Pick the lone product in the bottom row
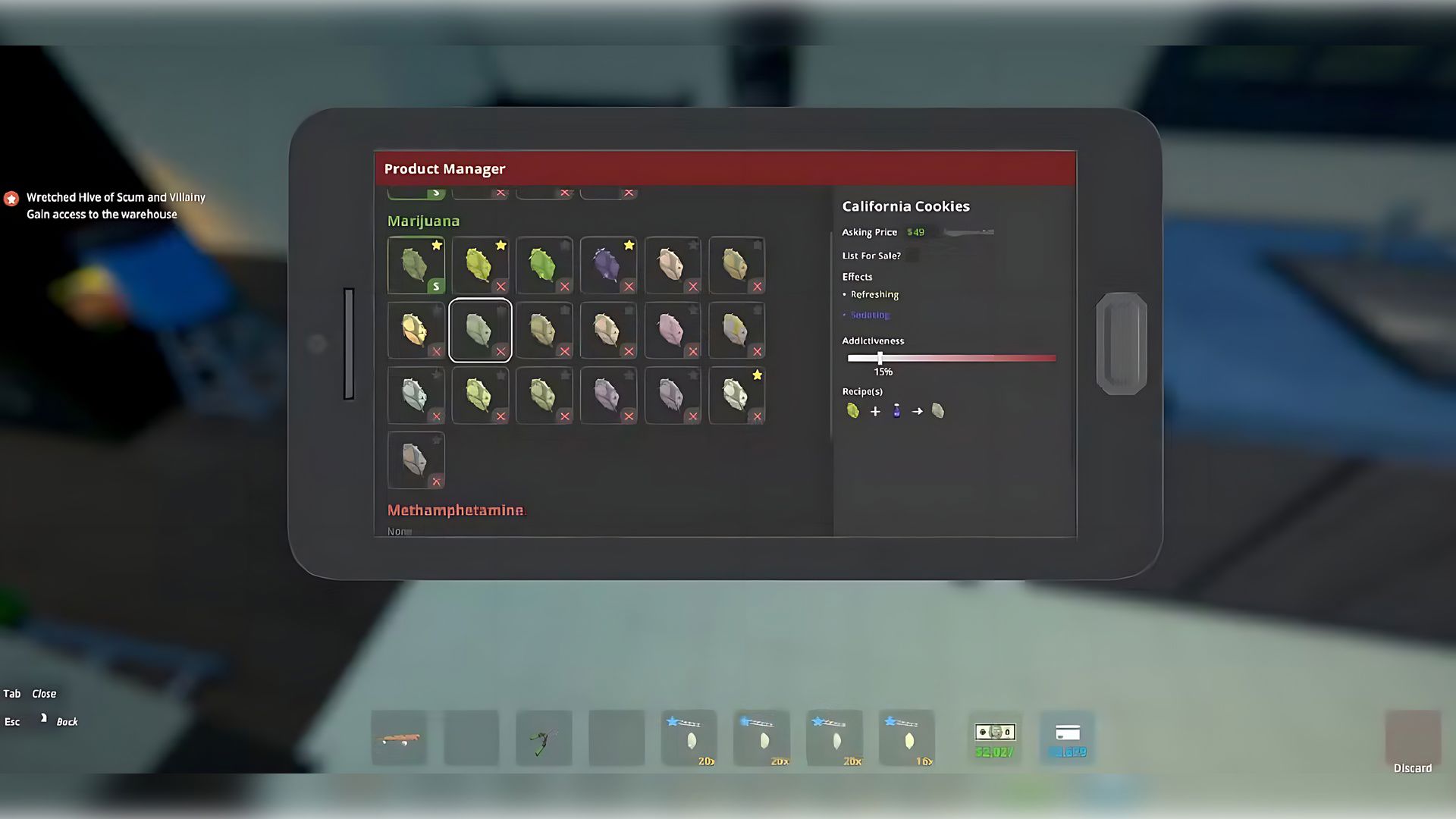 (x=416, y=460)
